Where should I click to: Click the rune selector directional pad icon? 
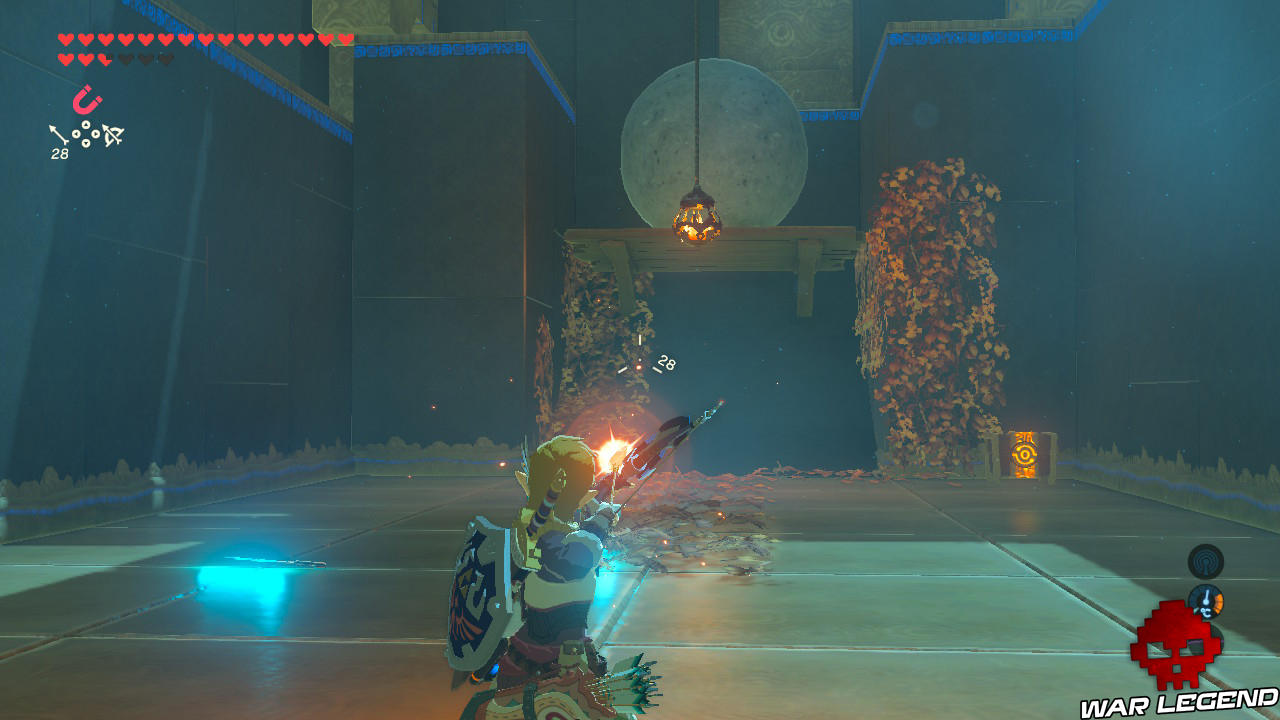[85, 133]
